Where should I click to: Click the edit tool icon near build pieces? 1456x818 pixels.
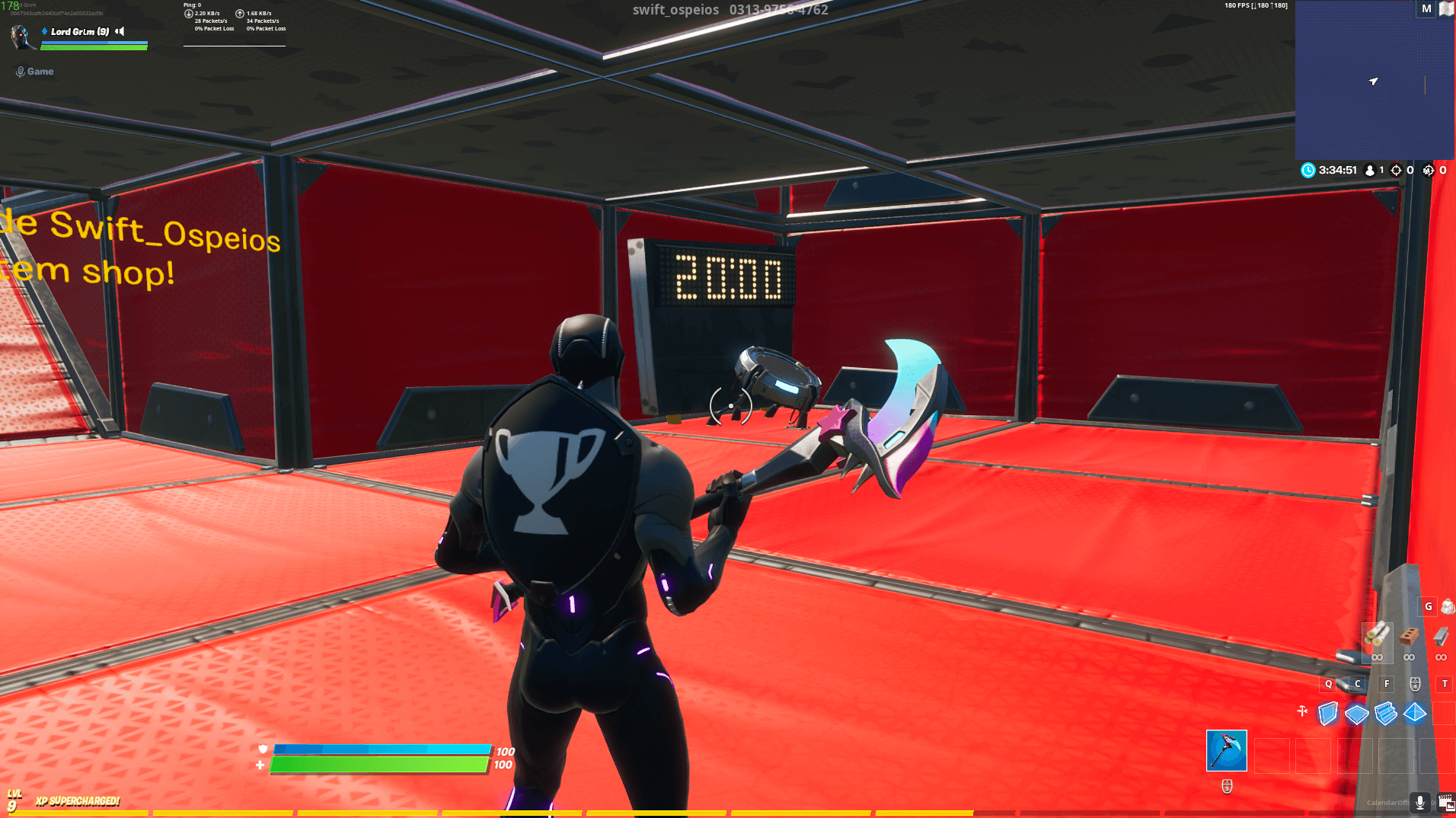(x=1303, y=710)
